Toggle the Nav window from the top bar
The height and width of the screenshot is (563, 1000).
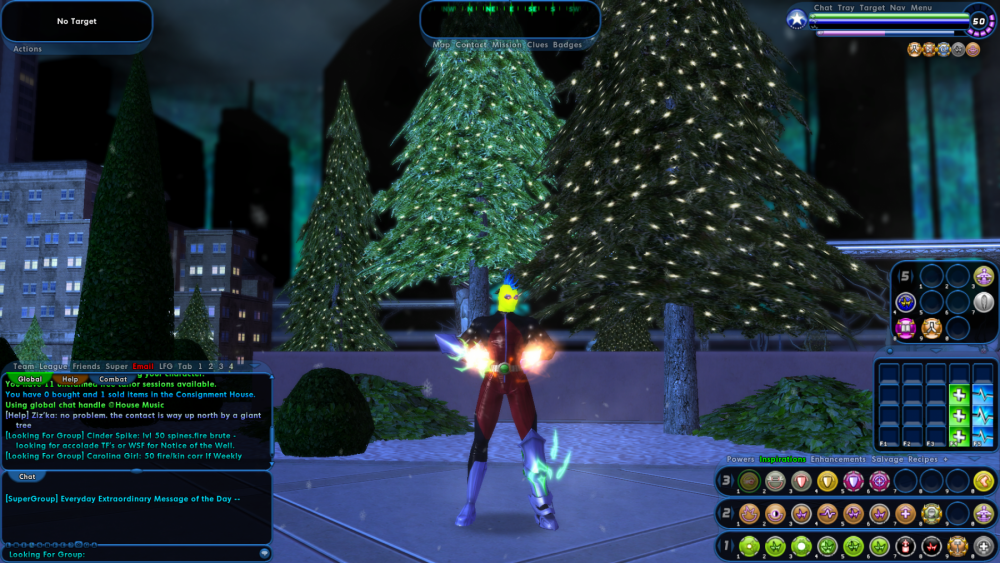point(897,8)
